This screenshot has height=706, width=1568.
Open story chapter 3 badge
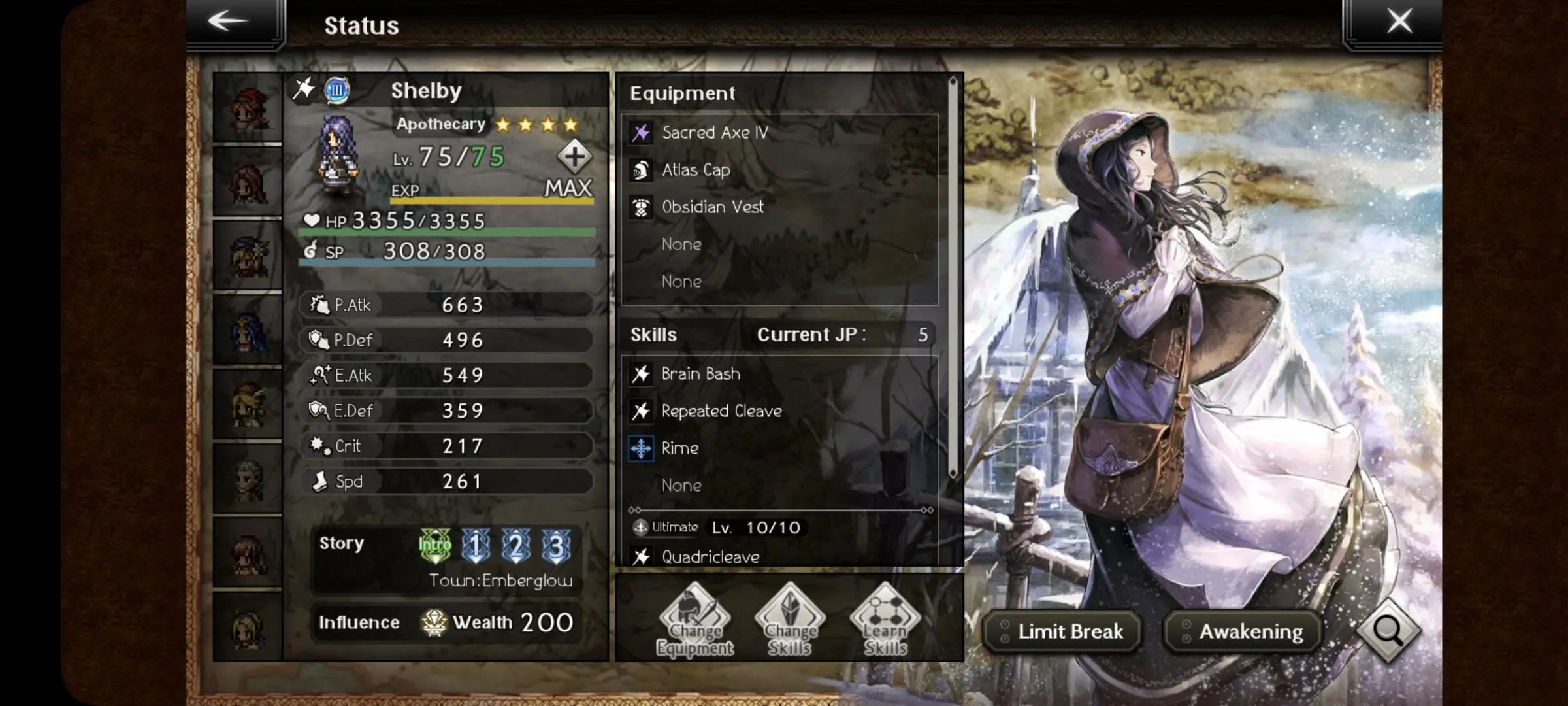coord(556,545)
